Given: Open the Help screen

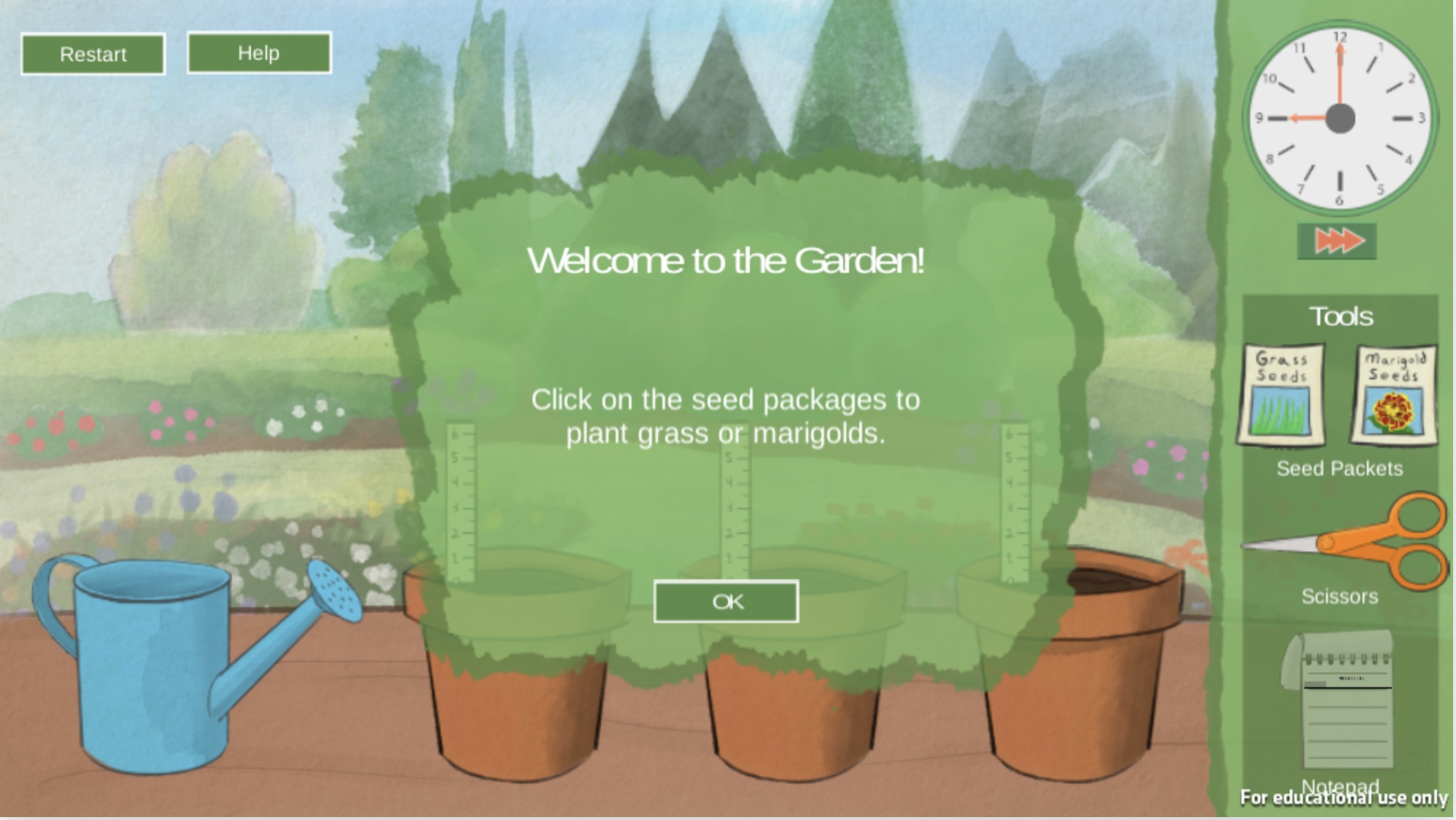Looking at the screenshot, I should tap(259, 53).
